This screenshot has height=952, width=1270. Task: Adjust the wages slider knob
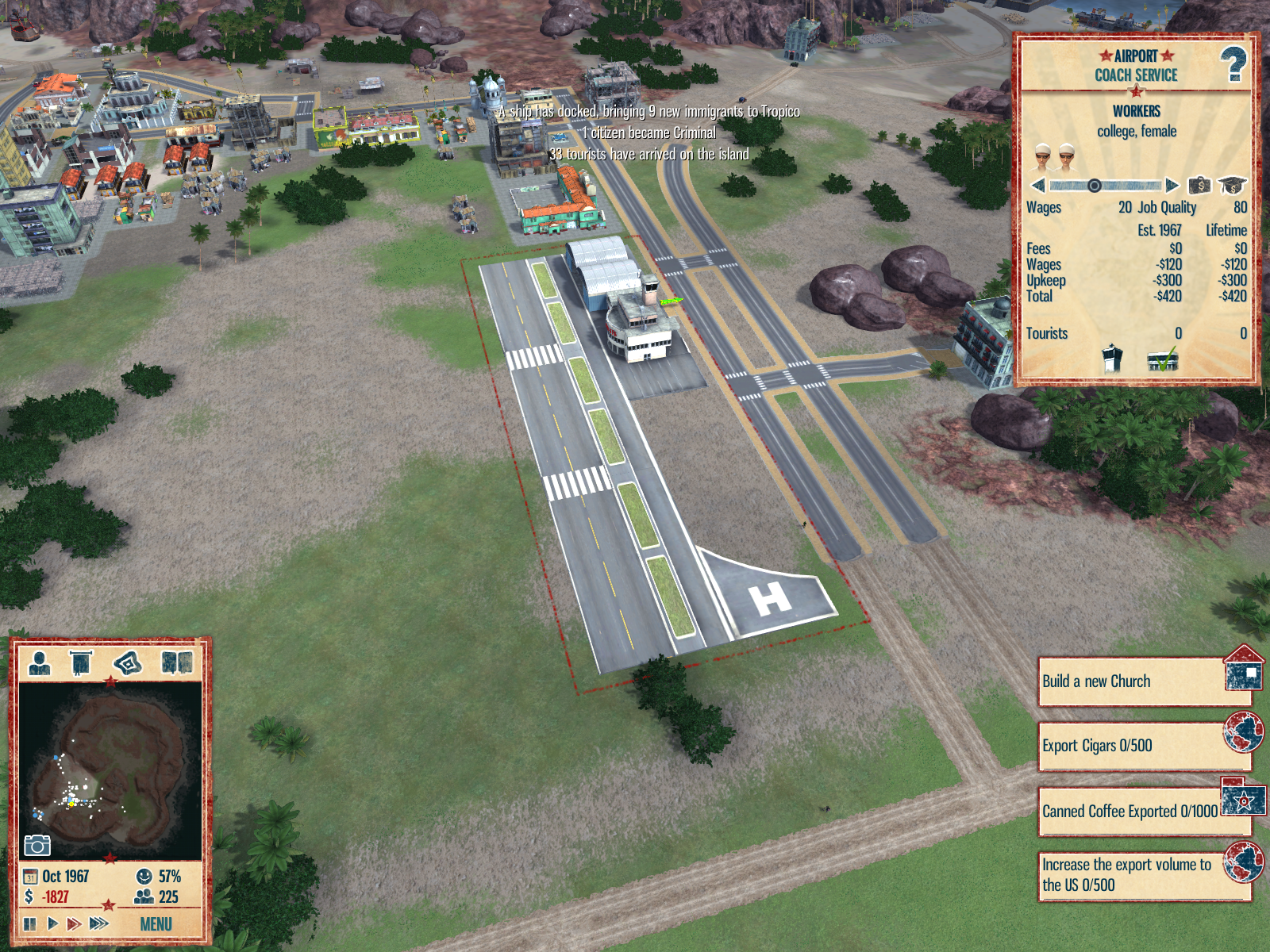(1094, 186)
